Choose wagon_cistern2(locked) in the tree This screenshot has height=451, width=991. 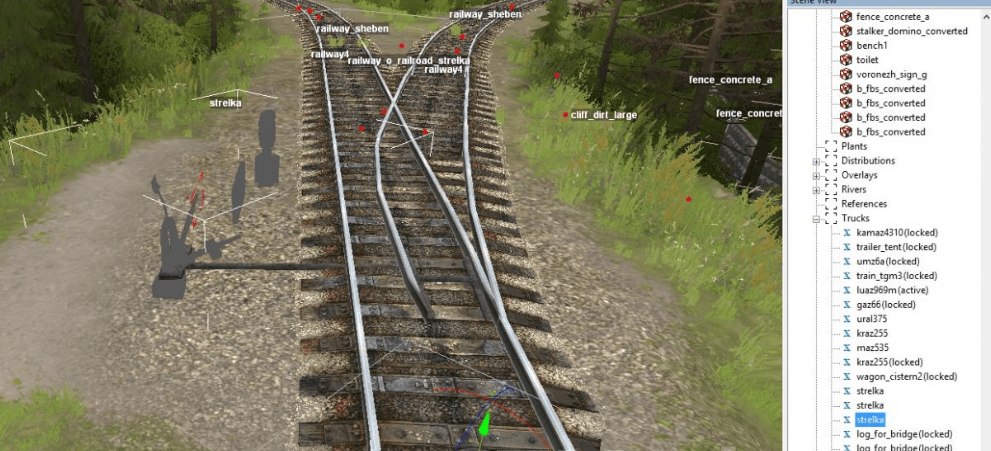pyautogui.click(x=906, y=376)
